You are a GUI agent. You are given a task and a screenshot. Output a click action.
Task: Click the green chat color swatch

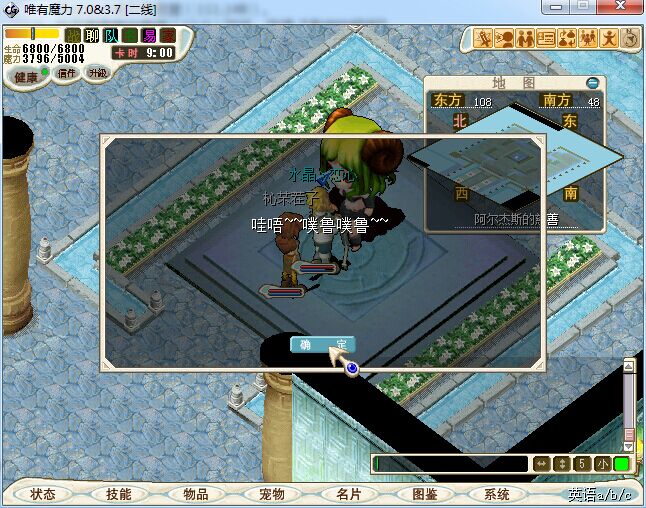coord(621,464)
